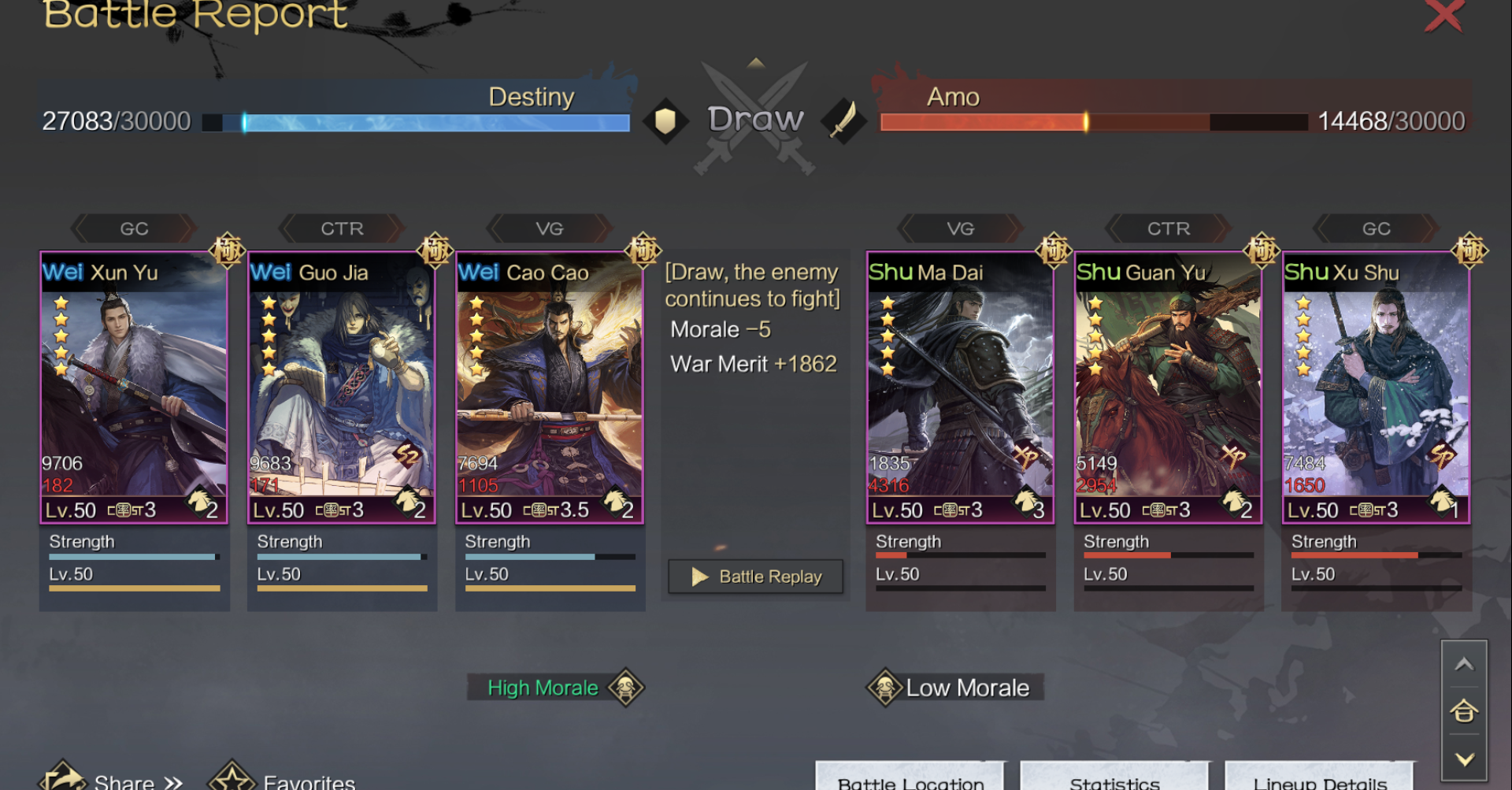Show the battle Statistics

(x=1114, y=780)
